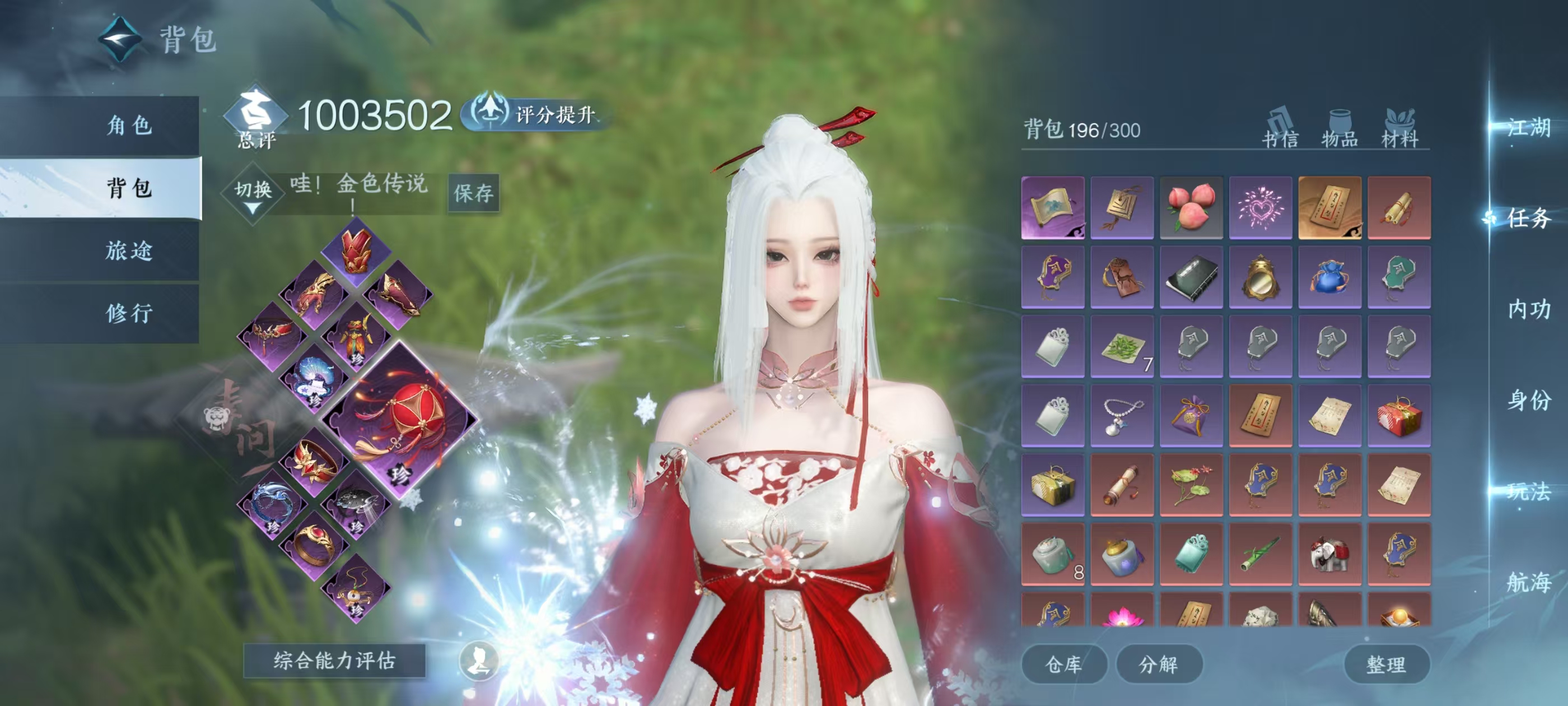Filter the bag by 书信
The height and width of the screenshot is (706, 1568).
(x=1280, y=129)
